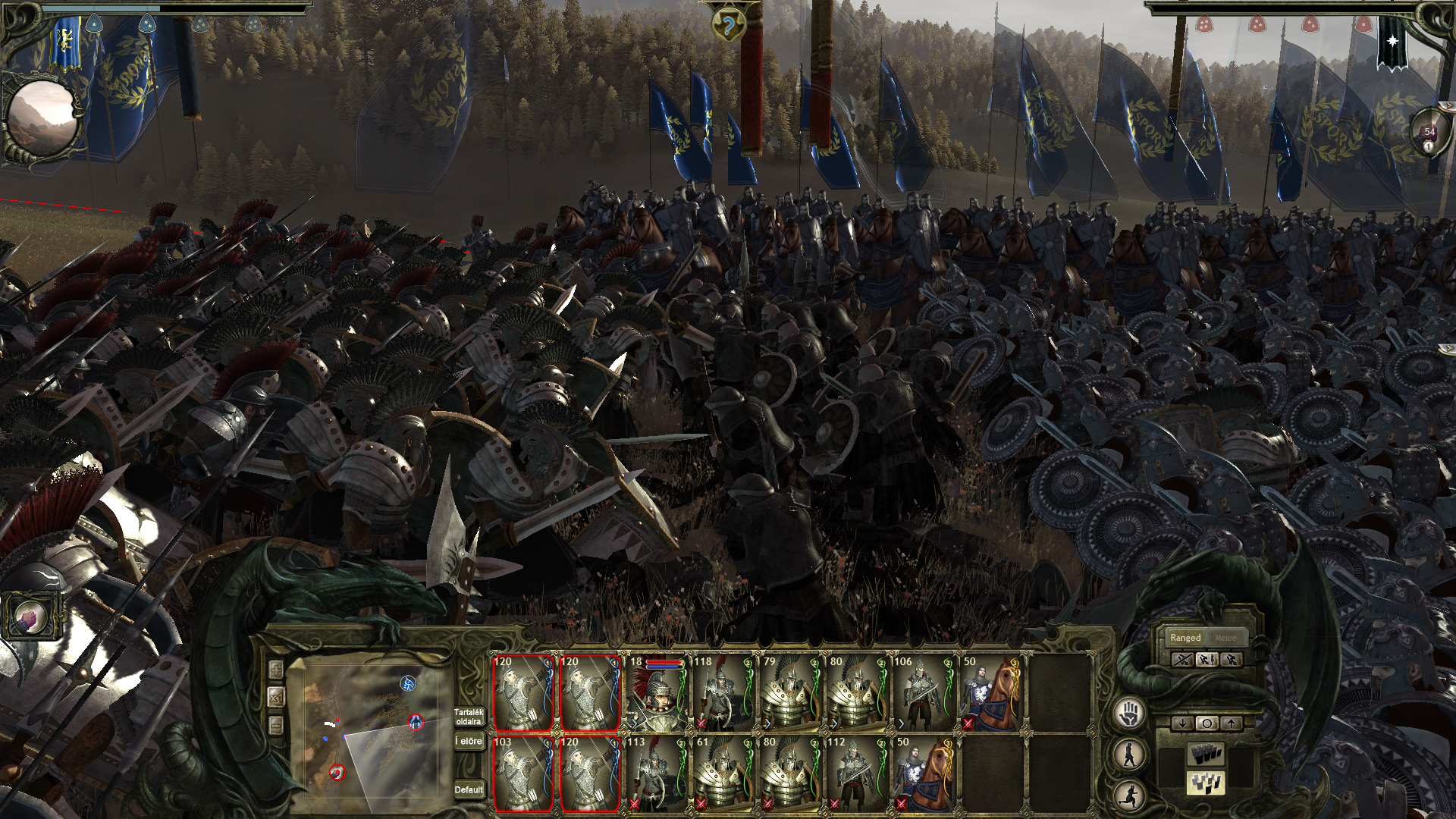Toggle the x1 minimap scale button
Image resolution: width=1456 pixels, height=819 pixels.
pos(277,697)
